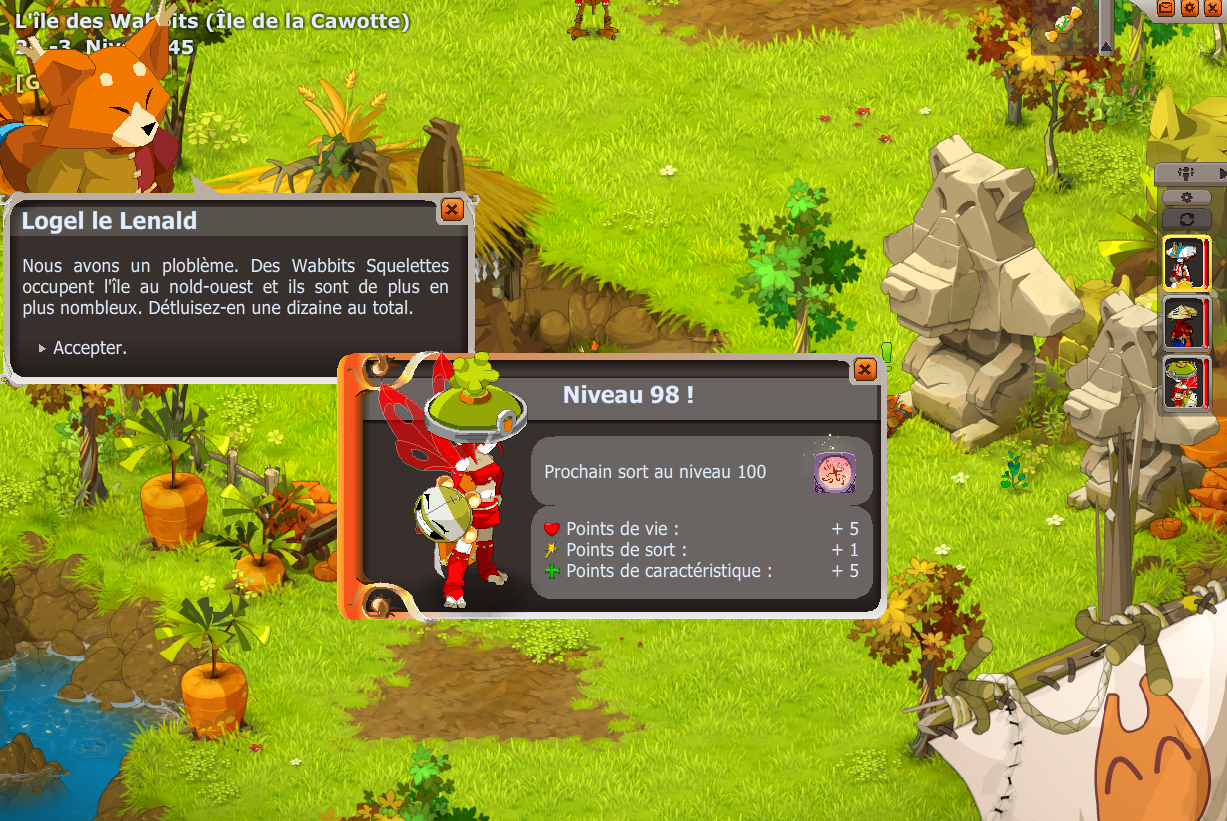Screen dimensions: 1227x821
Task: Collapse the buff list with the arrow
Action: pos(1106,46)
